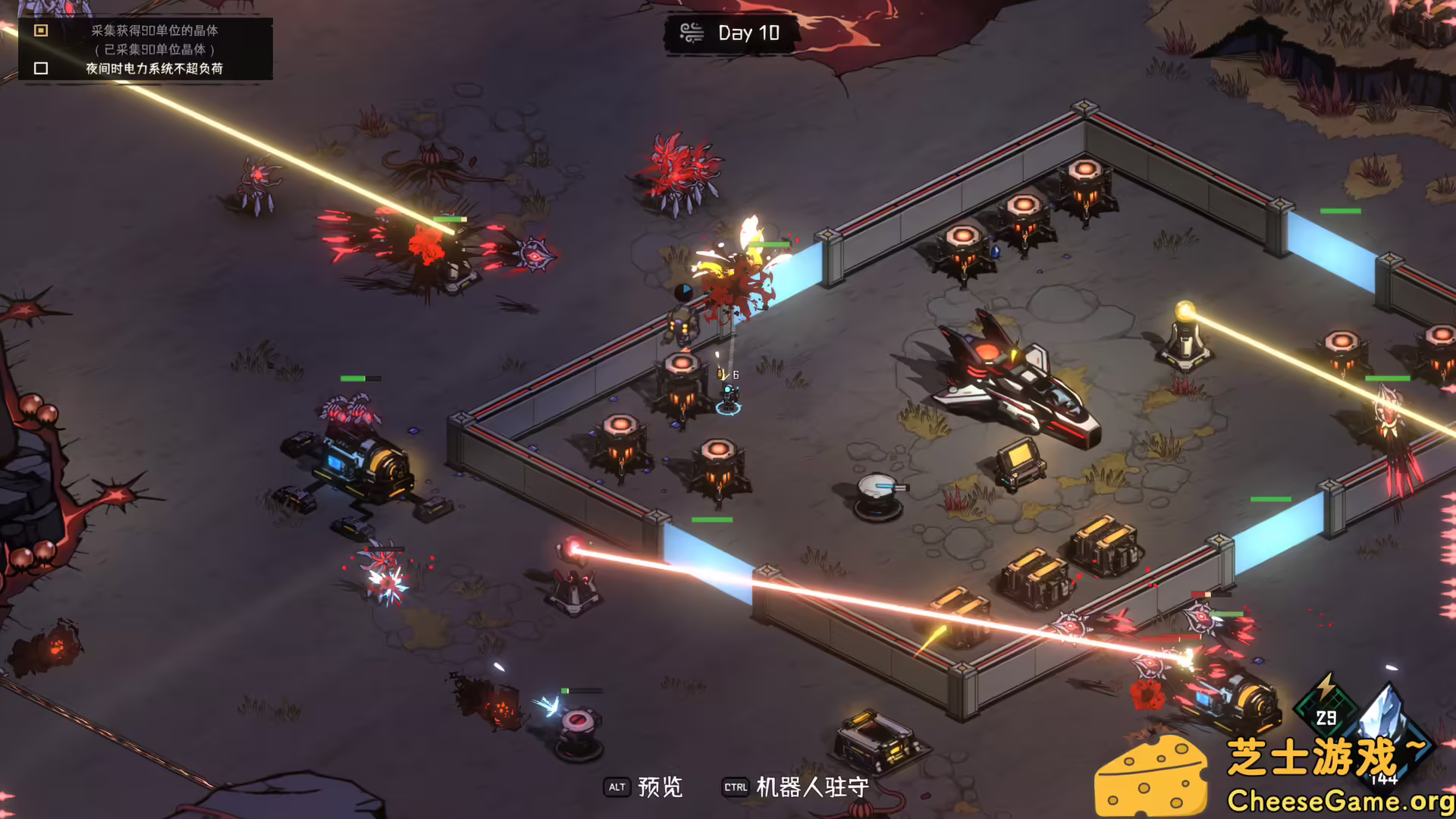This screenshot has width=1456, height=819.
Task: Toggle the completed quest checkbox for 采集获得90单位的晶体
Action: pos(39,30)
